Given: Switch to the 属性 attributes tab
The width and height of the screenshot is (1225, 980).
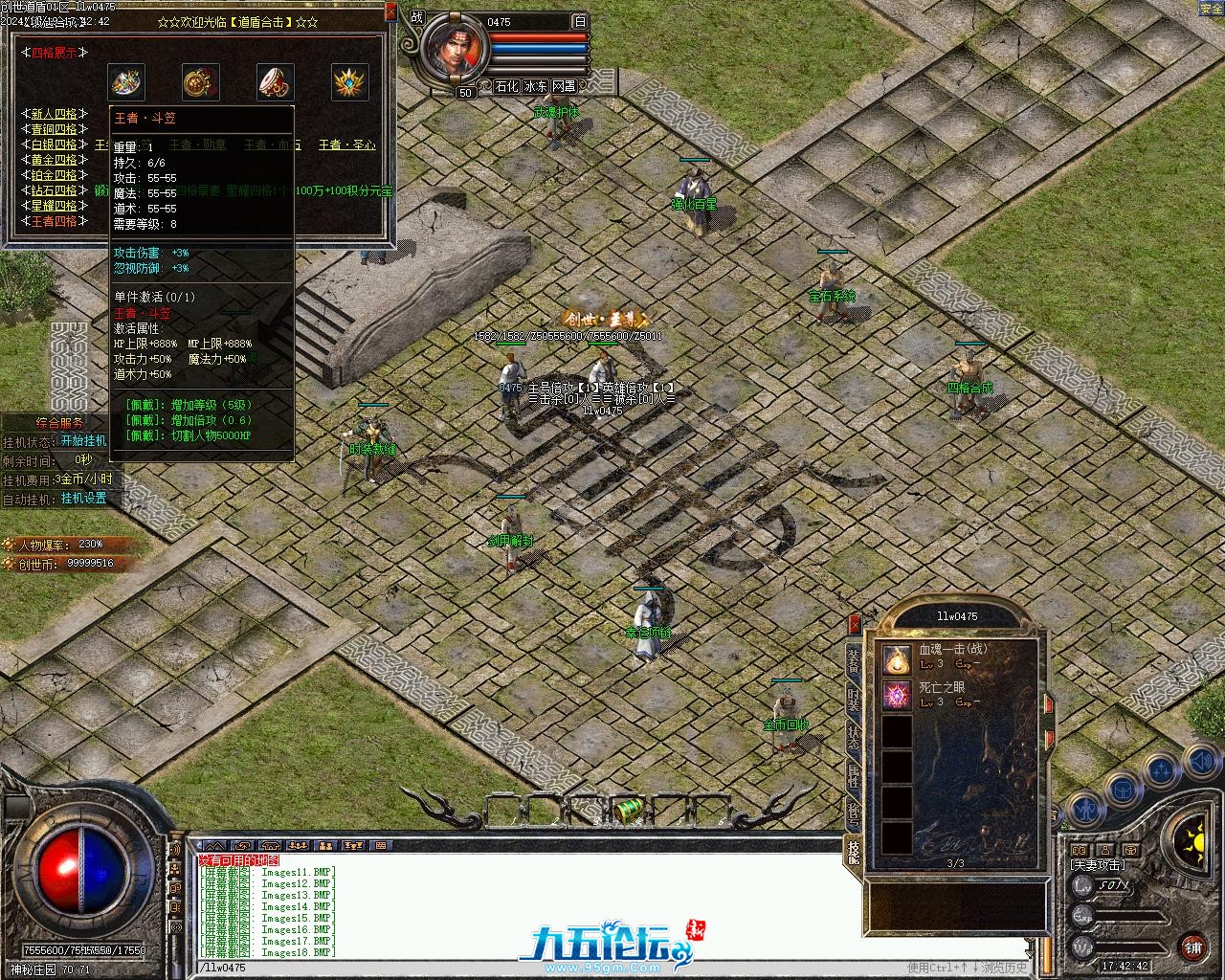Looking at the screenshot, I should coord(853,775).
